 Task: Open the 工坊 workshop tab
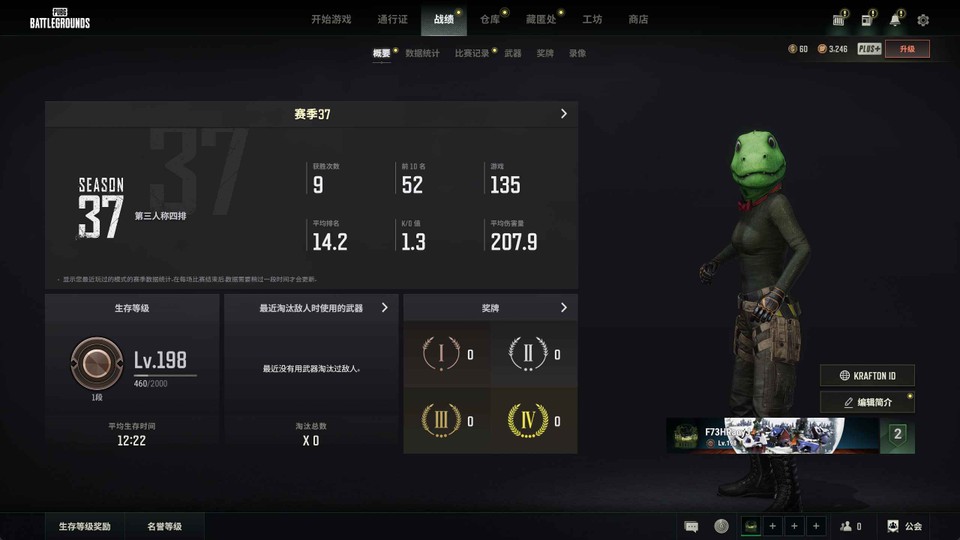pyautogui.click(x=592, y=19)
